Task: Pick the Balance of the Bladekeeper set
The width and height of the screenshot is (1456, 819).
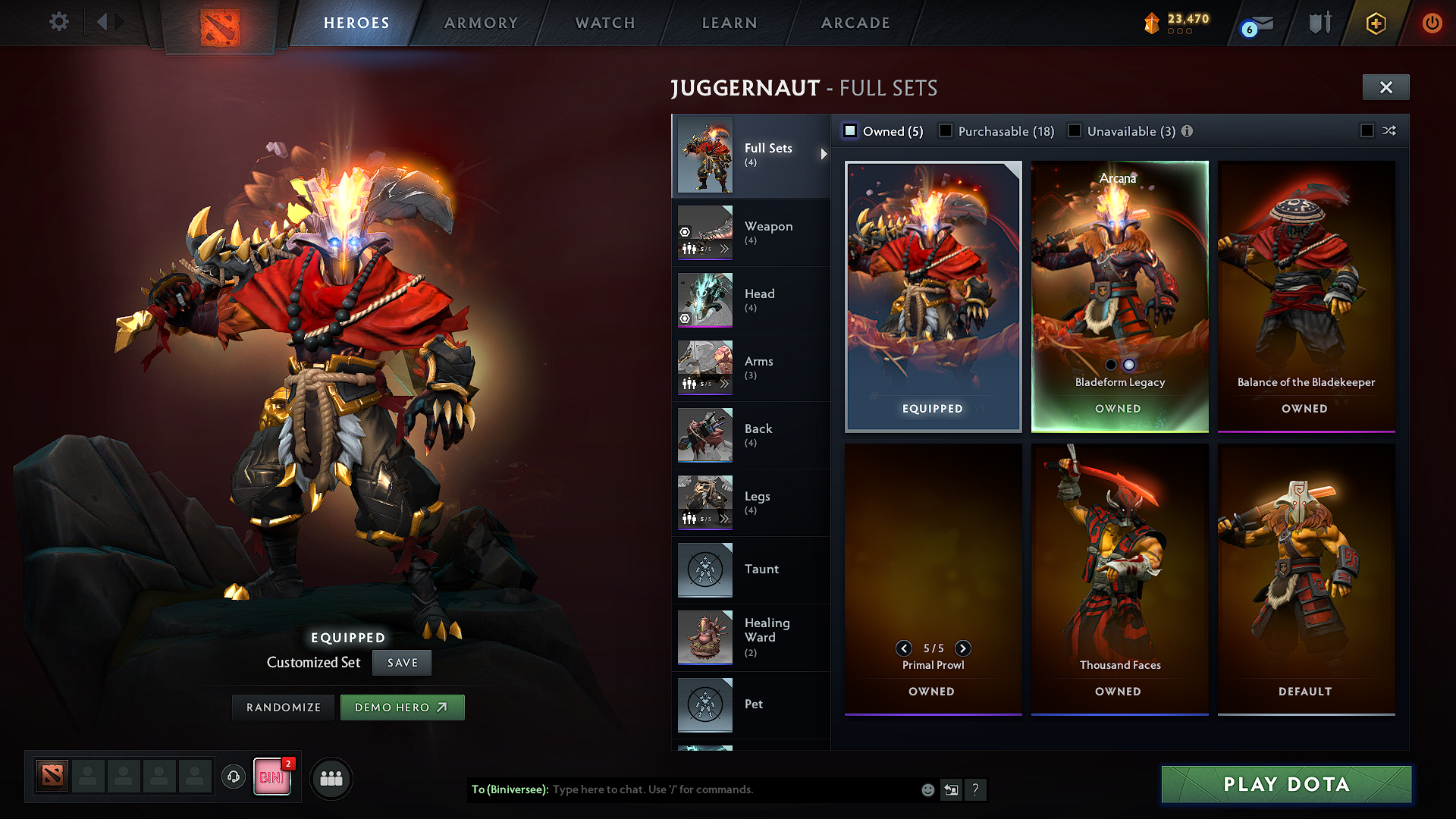Action: click(1306, 296)
